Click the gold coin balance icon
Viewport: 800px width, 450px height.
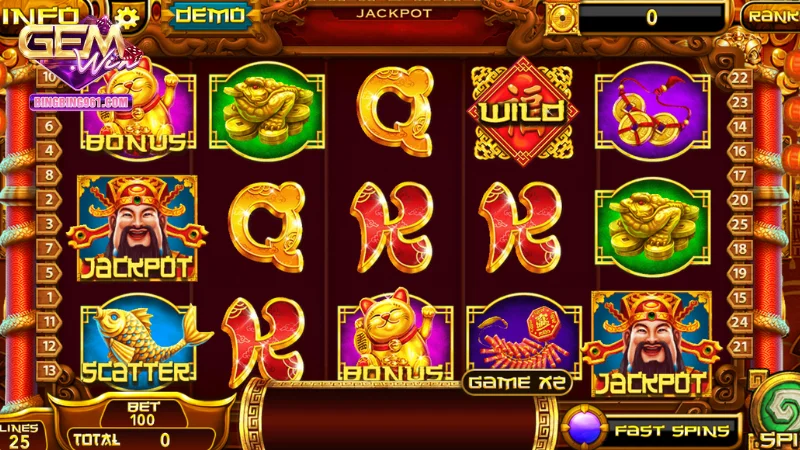click(x=564, y=16)
